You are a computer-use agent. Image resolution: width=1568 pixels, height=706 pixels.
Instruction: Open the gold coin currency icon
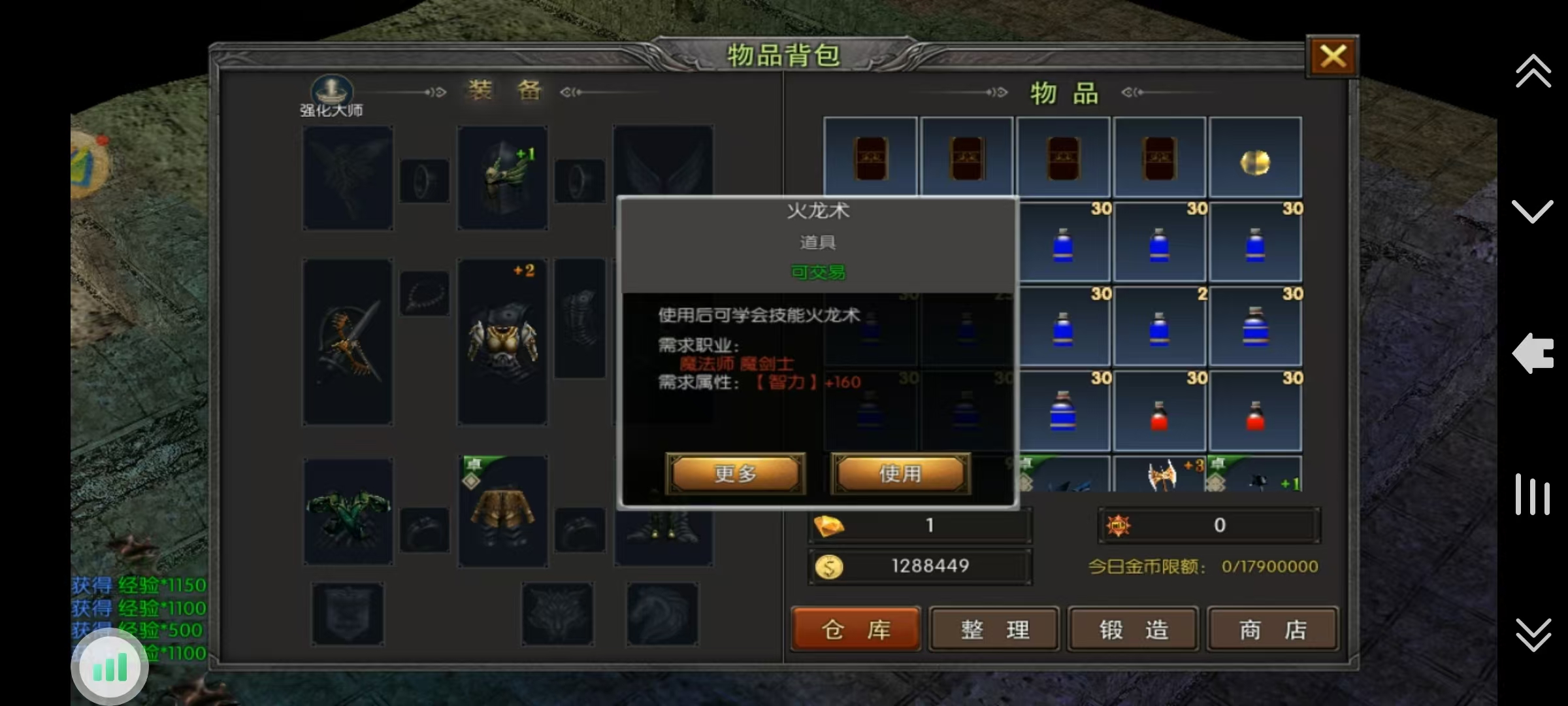click(x=830, y=565)
